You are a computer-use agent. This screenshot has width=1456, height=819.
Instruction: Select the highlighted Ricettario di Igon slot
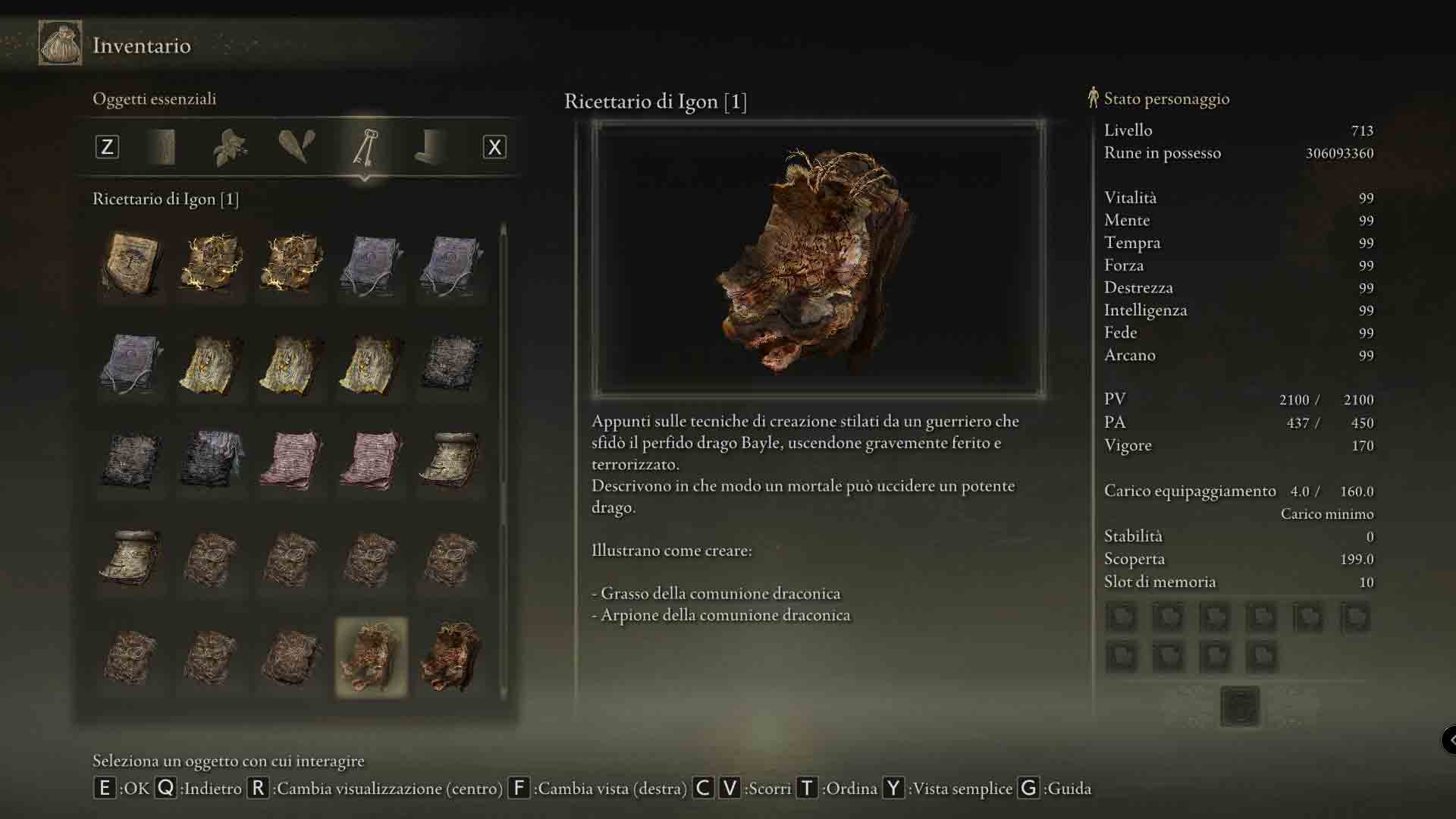pyautogui.click(x=371, y=657)
